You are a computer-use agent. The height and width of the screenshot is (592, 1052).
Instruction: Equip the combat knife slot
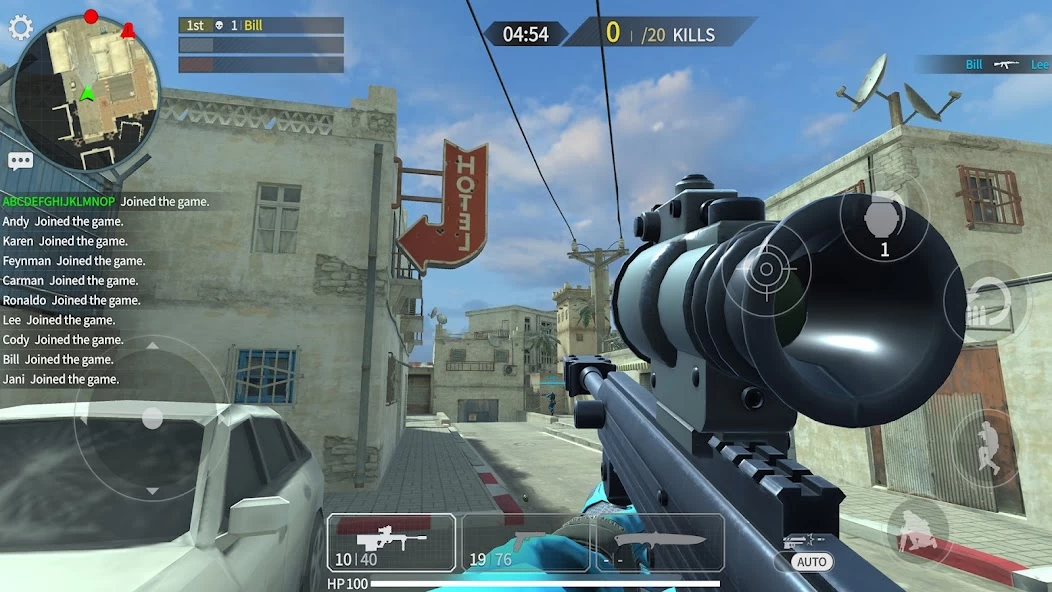(660, 543)
